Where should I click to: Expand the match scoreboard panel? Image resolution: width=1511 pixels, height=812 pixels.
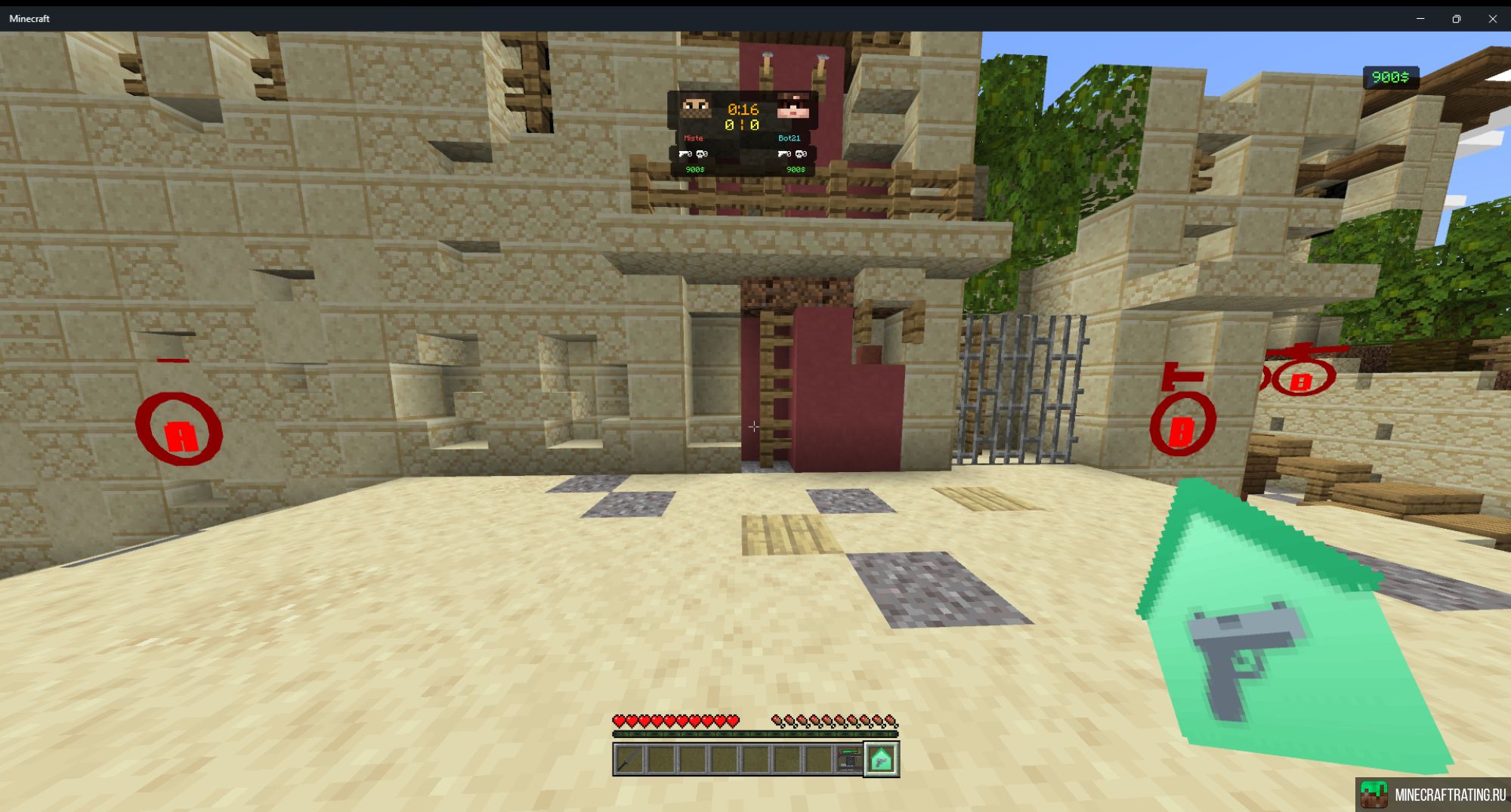click(x=744, y=132)
